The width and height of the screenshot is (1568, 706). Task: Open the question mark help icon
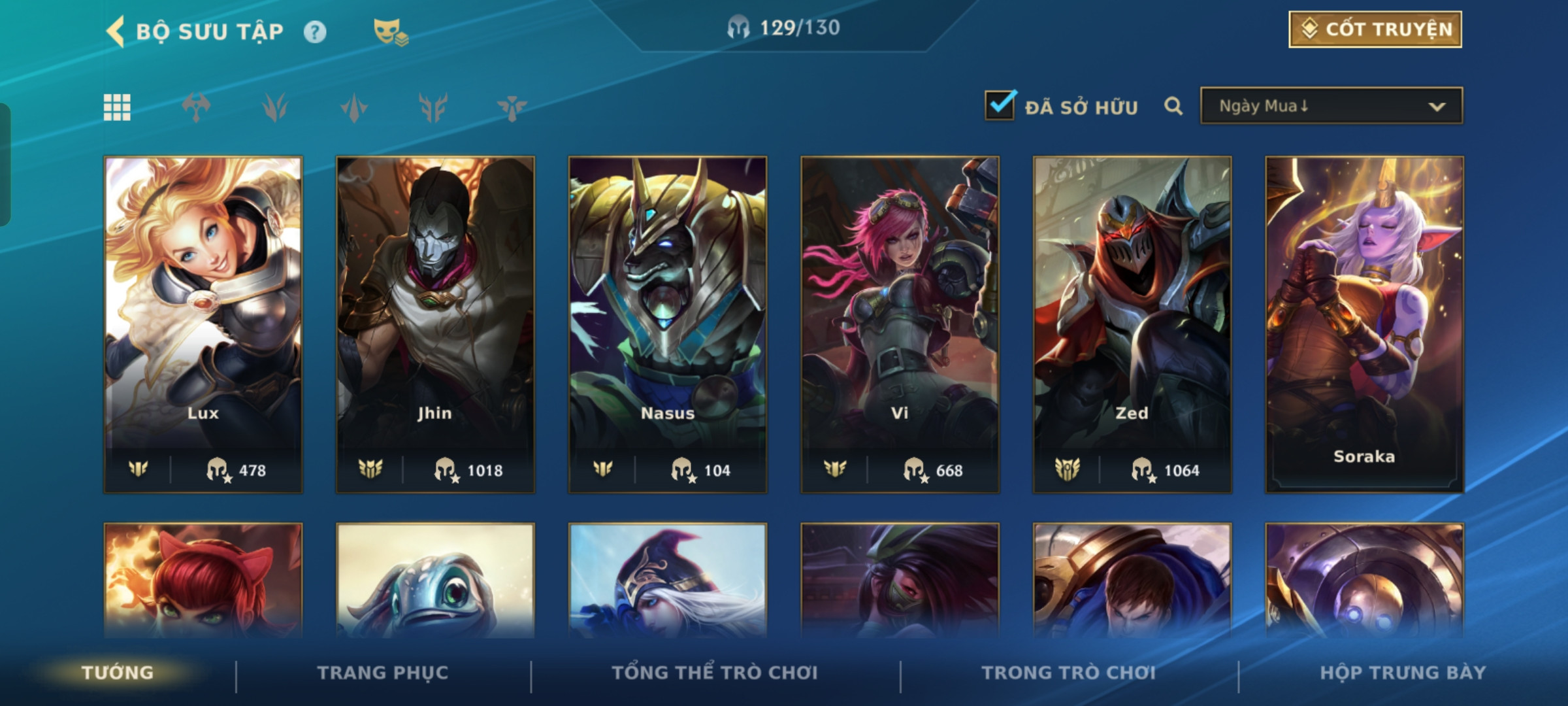315,32
